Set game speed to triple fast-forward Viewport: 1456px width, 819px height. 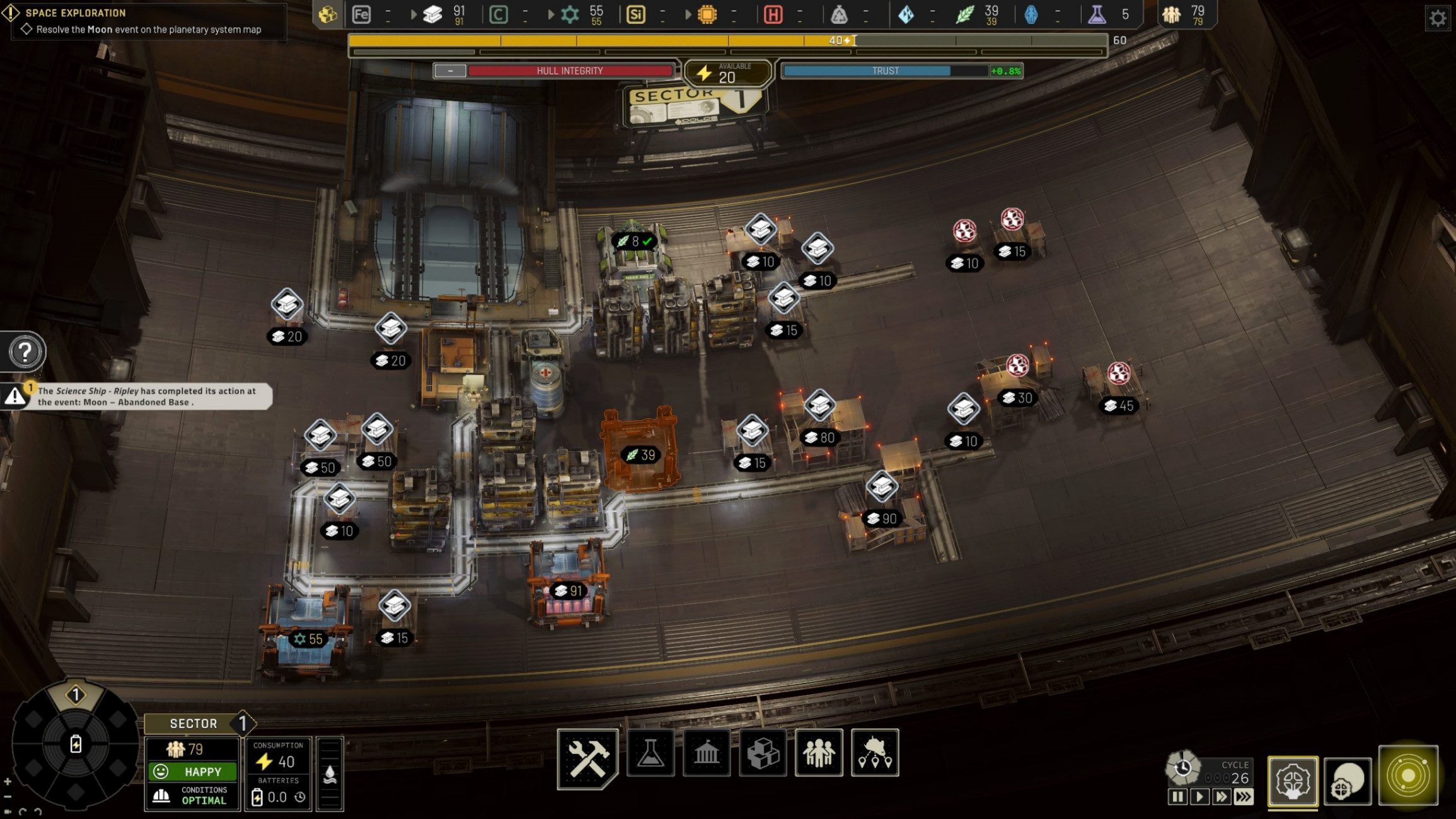[1243, 797]
